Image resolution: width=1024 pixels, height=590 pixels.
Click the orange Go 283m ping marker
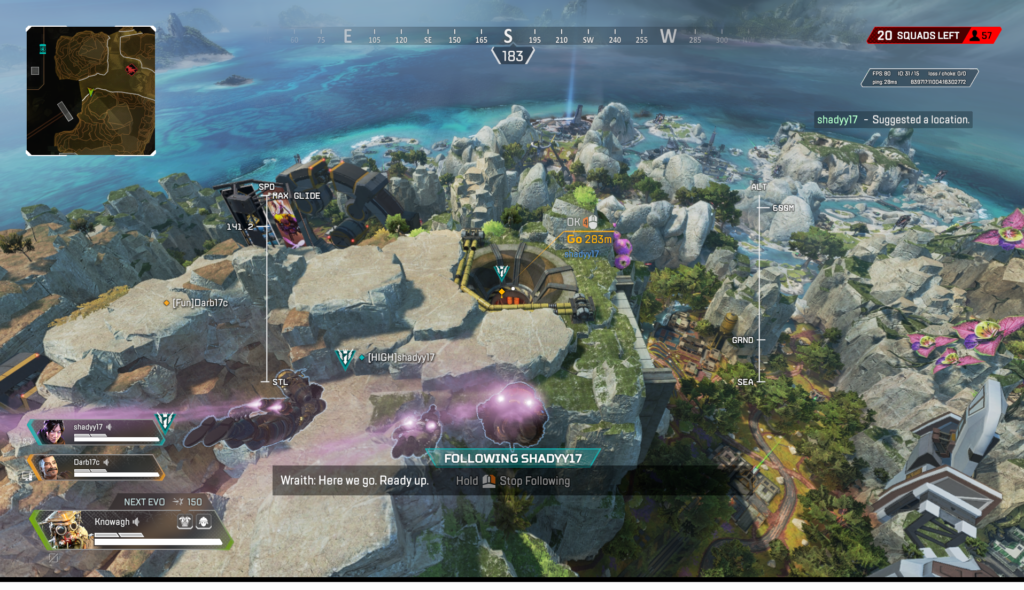589,239
